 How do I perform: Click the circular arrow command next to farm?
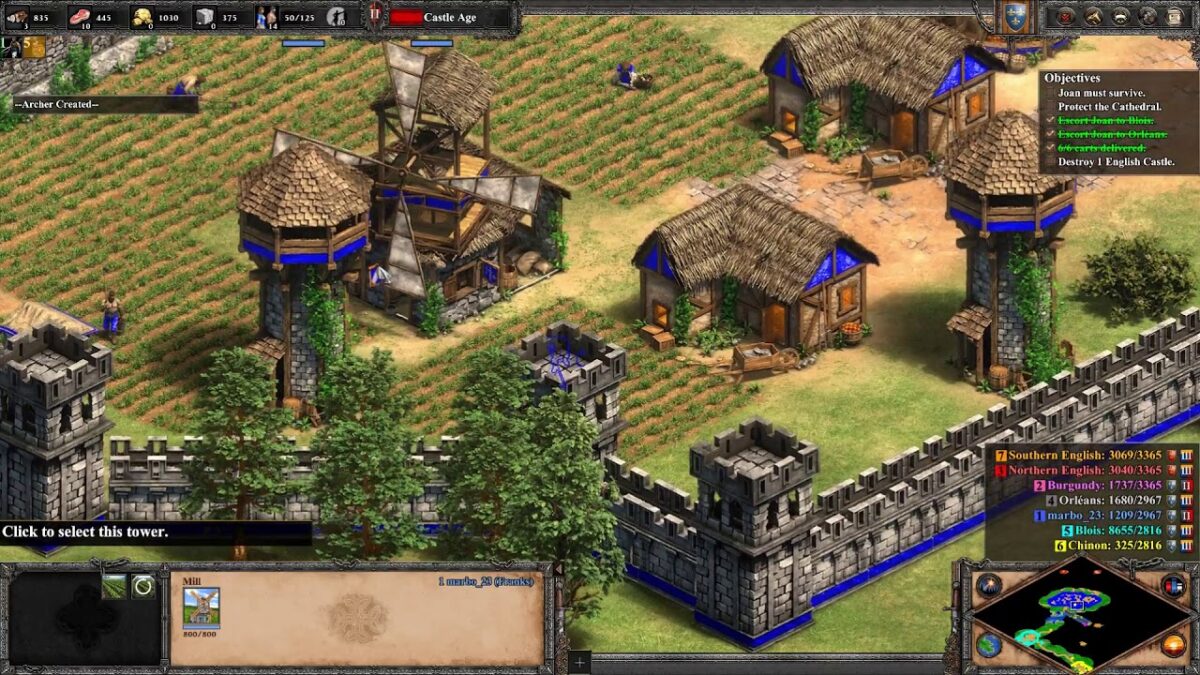point(144,587)
